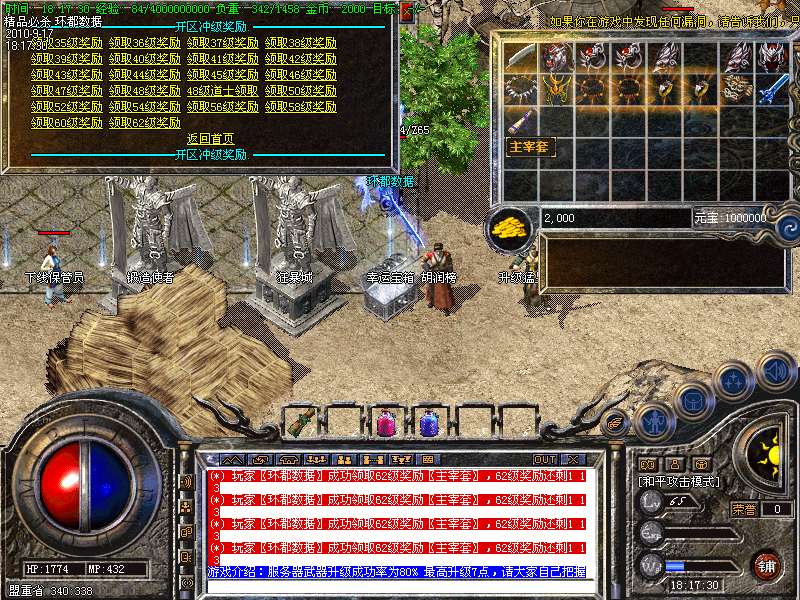Pick the purple scroll in the bag

click(x=519, y=122)
